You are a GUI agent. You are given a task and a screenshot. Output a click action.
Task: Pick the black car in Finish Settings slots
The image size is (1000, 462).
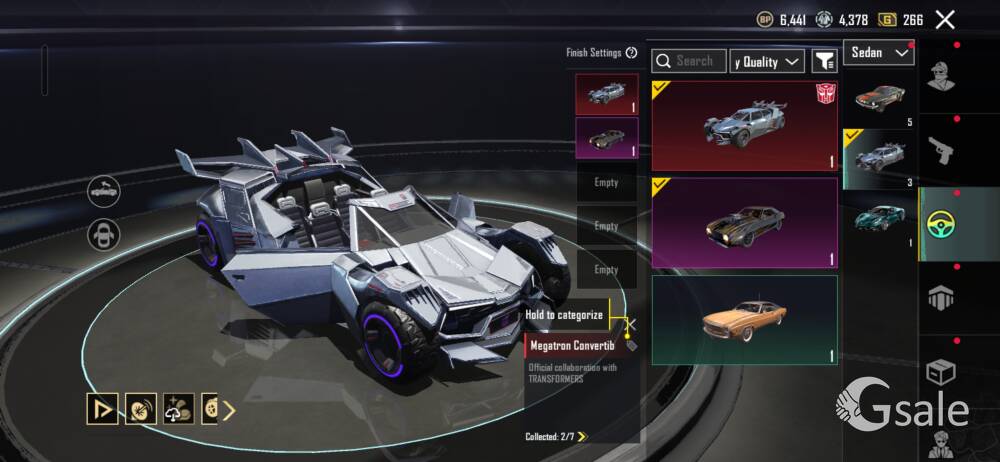pyautogui.click(x=606, y=138)
